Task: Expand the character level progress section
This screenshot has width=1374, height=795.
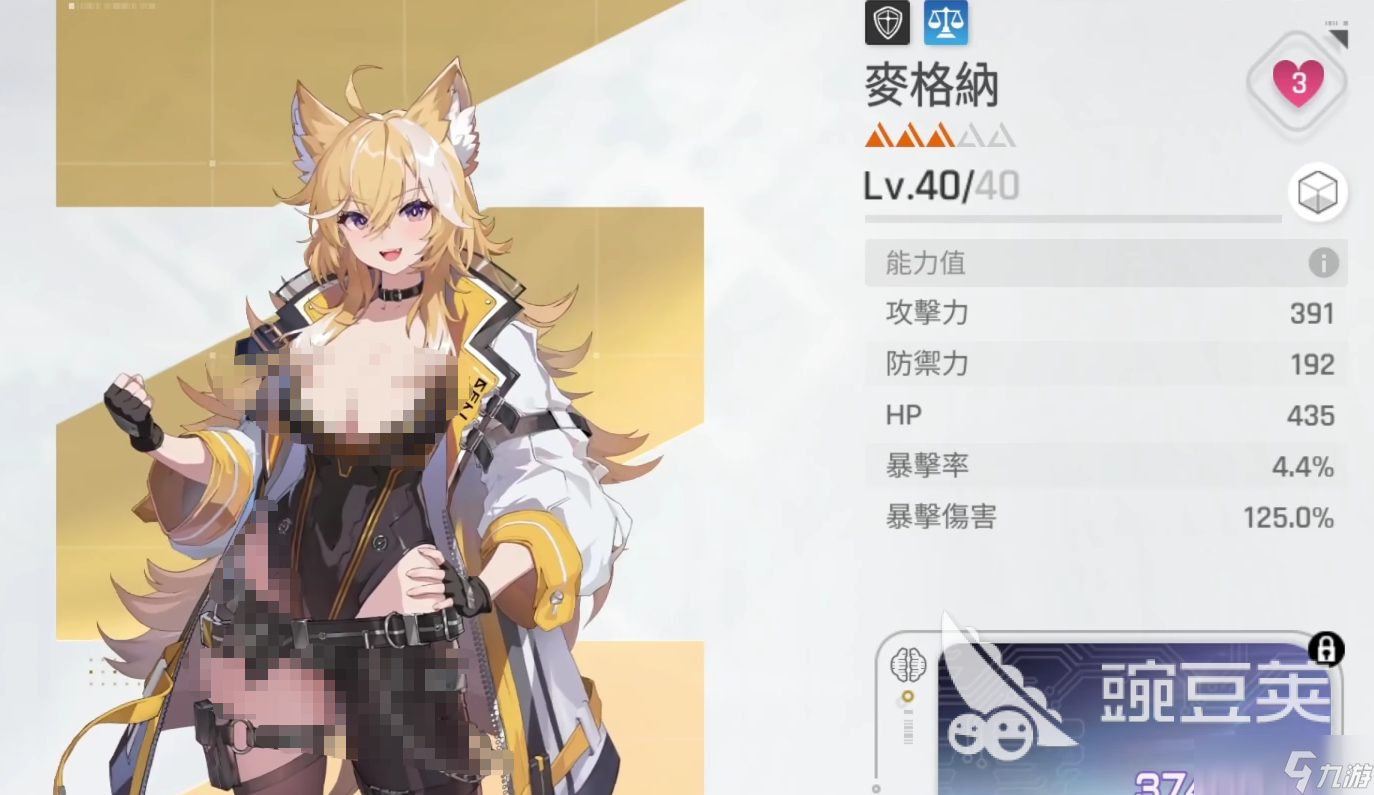Action: [1072, 220]
